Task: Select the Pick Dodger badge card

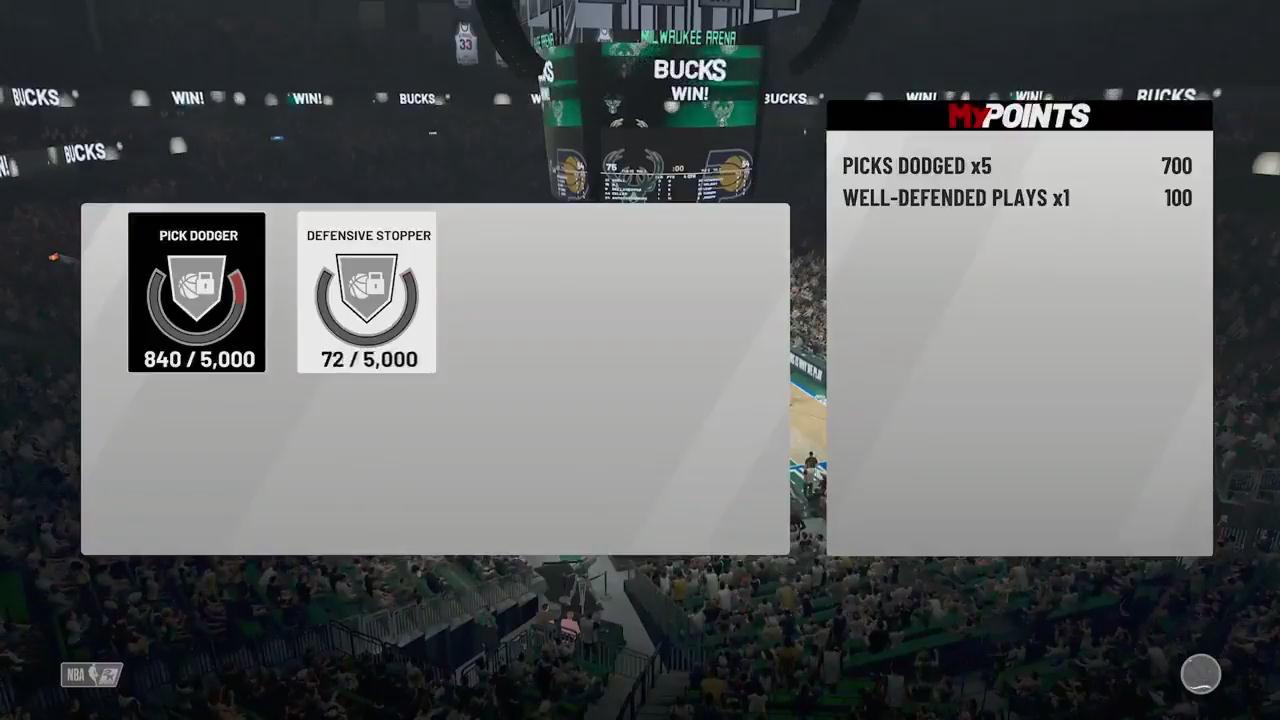Action: 197,292
